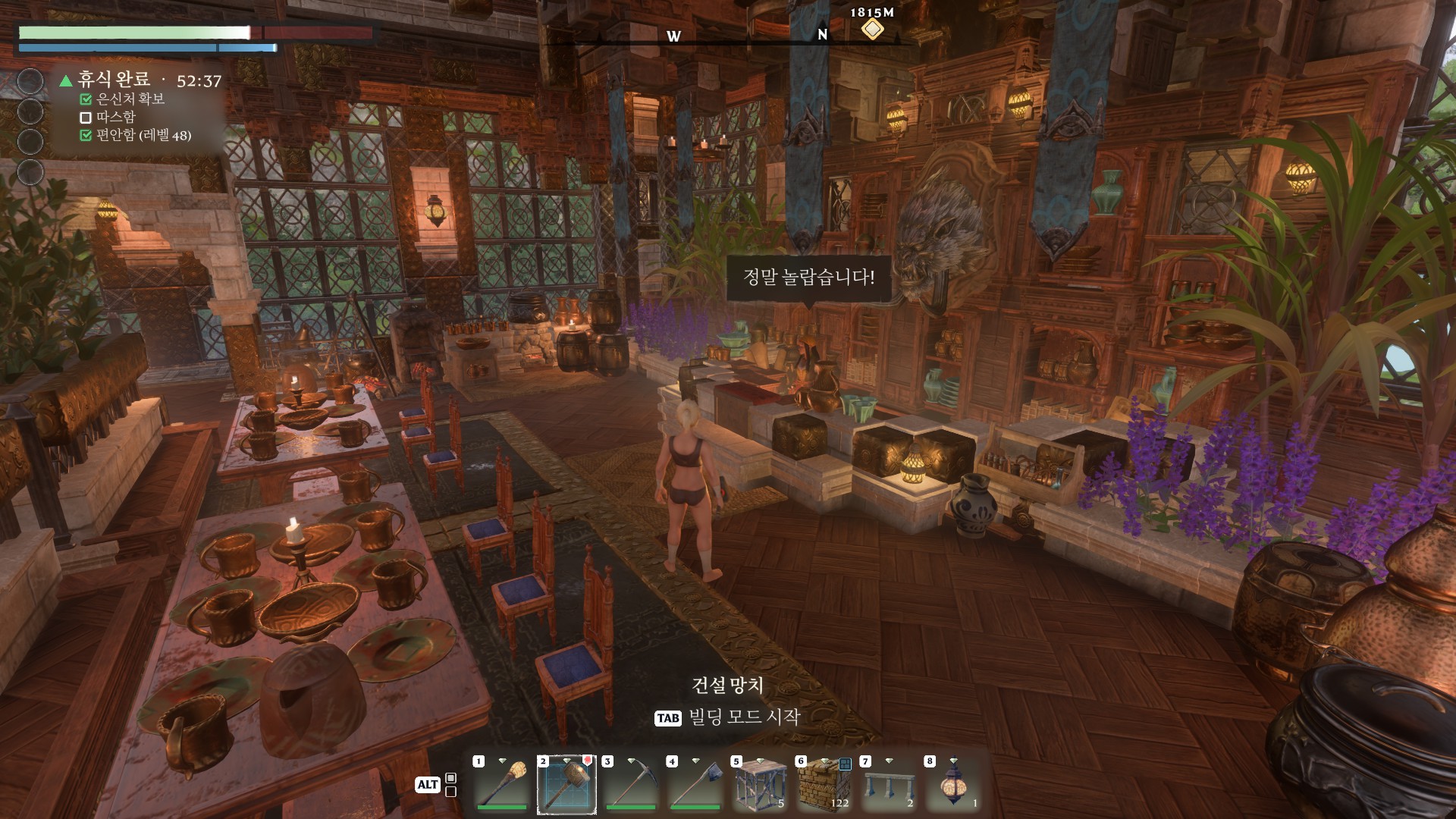Viewport: 1456px width, 819px height.
Task: Select the torch in hotbar slot 1
Action: coord(502,784)
